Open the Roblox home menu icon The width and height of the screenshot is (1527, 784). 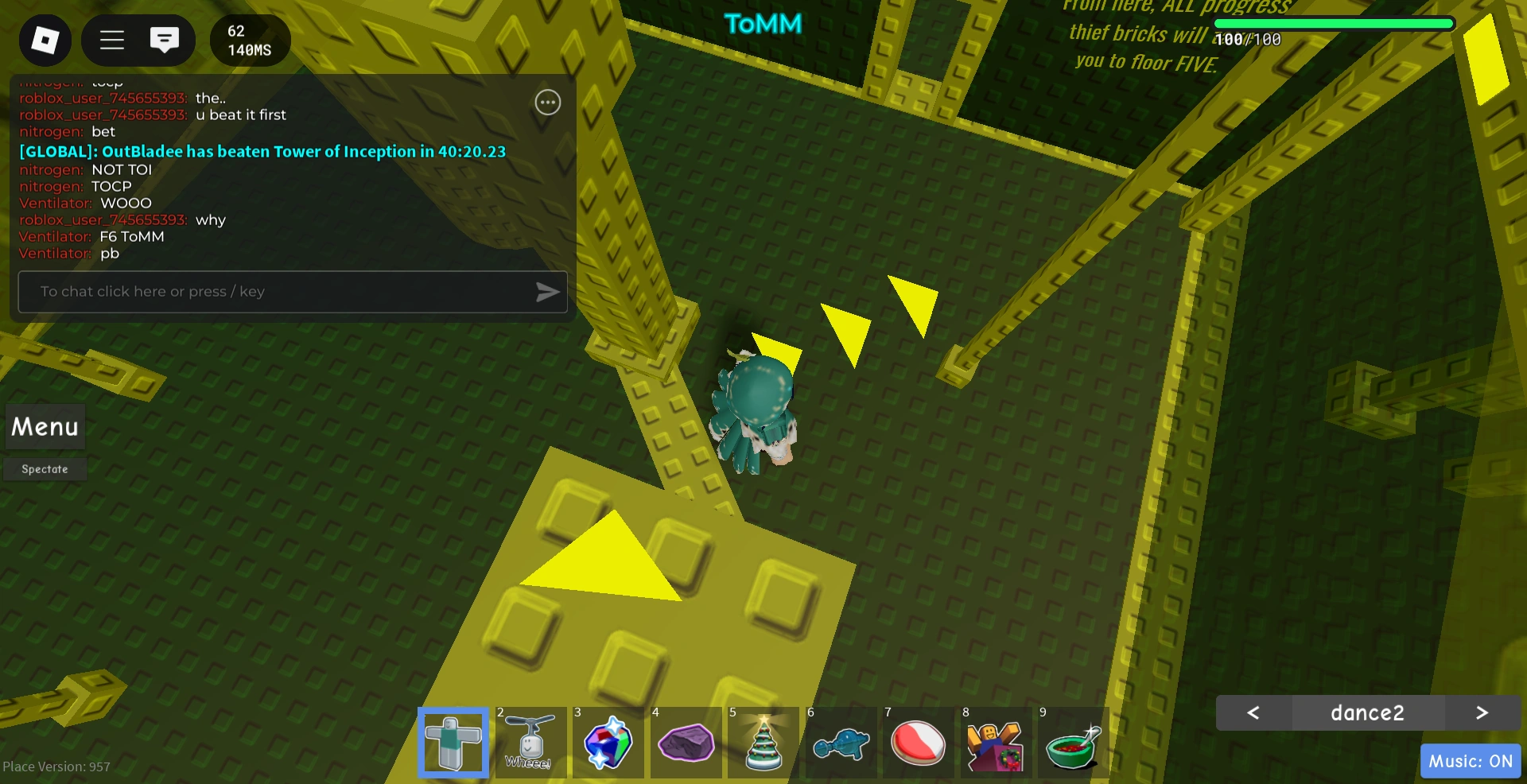pos(45,41)
